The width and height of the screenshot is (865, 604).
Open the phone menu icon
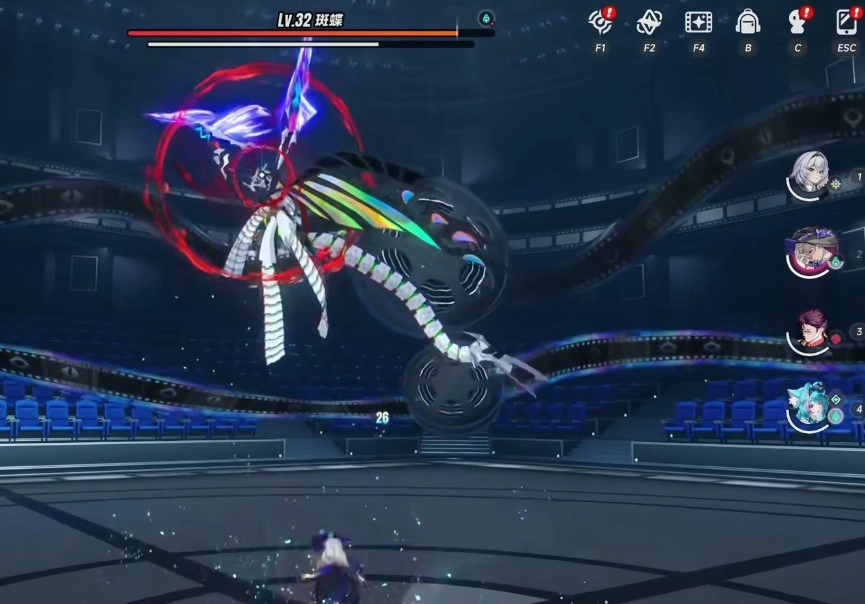tap(846, 22)
